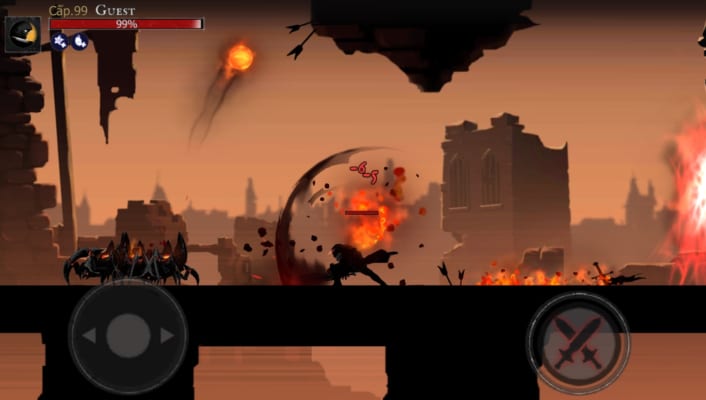Tap the virtual joystick's left arrow
The width and height of the screenshot is (706, 400).
pos(89,336)
